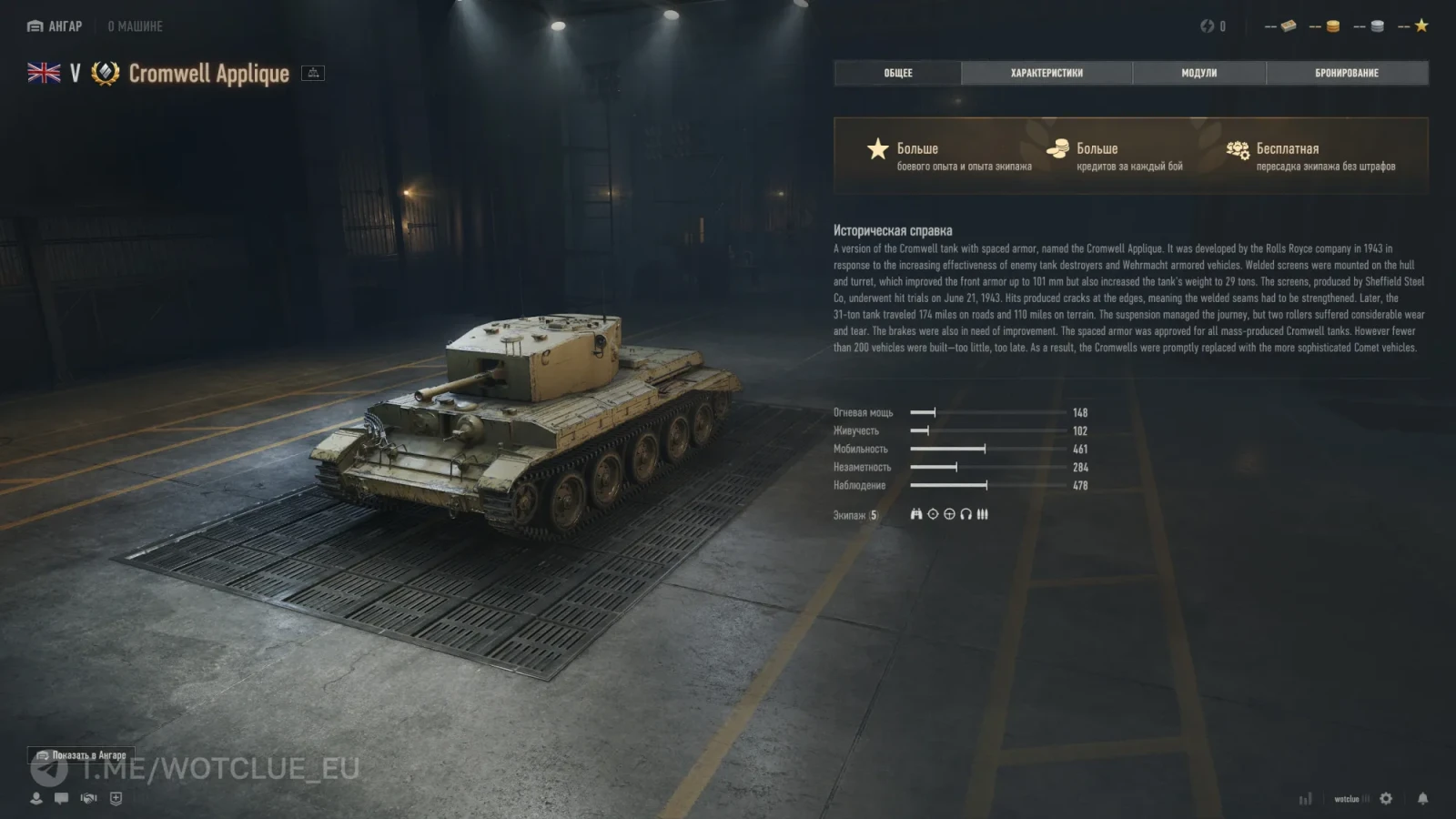The image size is (1456, 819).
Task: Click the banknote bonds currency icon
Action: point(1289,26)
